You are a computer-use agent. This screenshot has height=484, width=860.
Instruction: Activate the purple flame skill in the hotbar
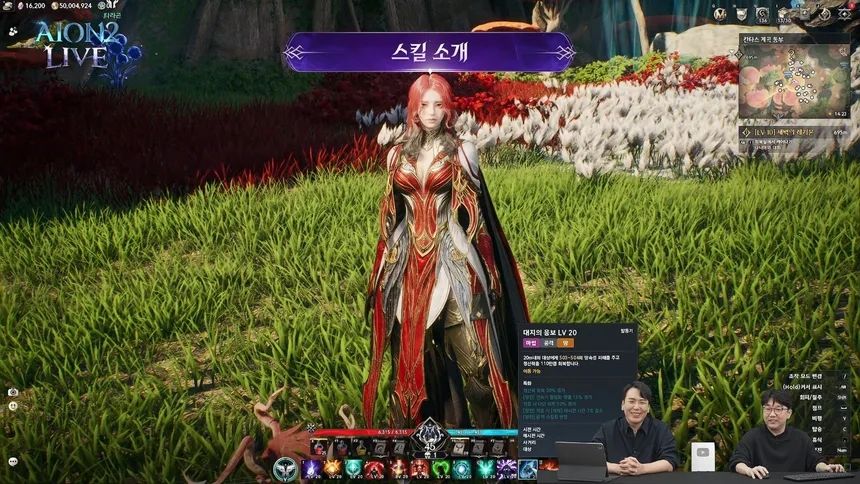310,468
